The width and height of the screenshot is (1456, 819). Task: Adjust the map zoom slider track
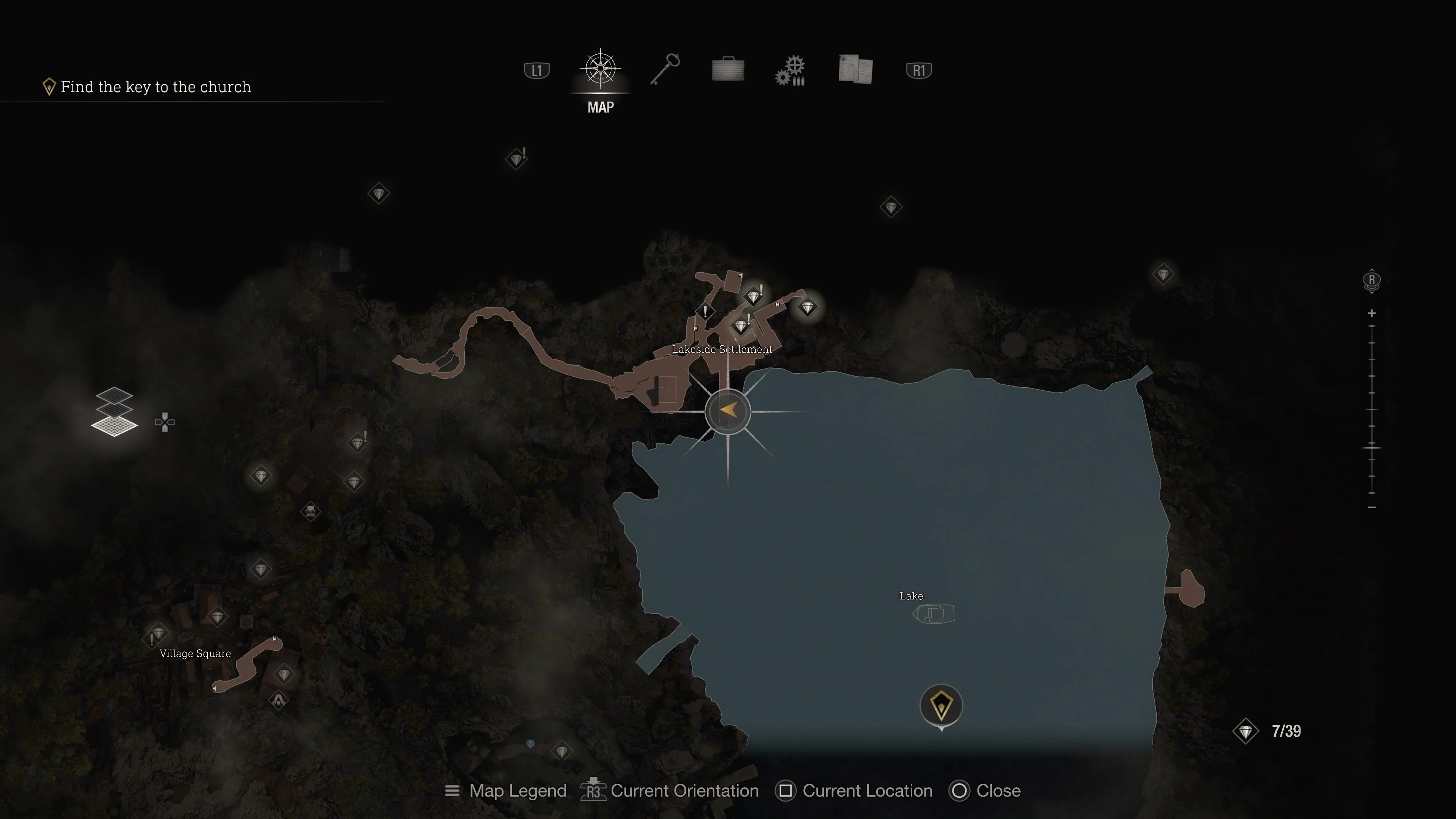click(x=1372, y=410)
